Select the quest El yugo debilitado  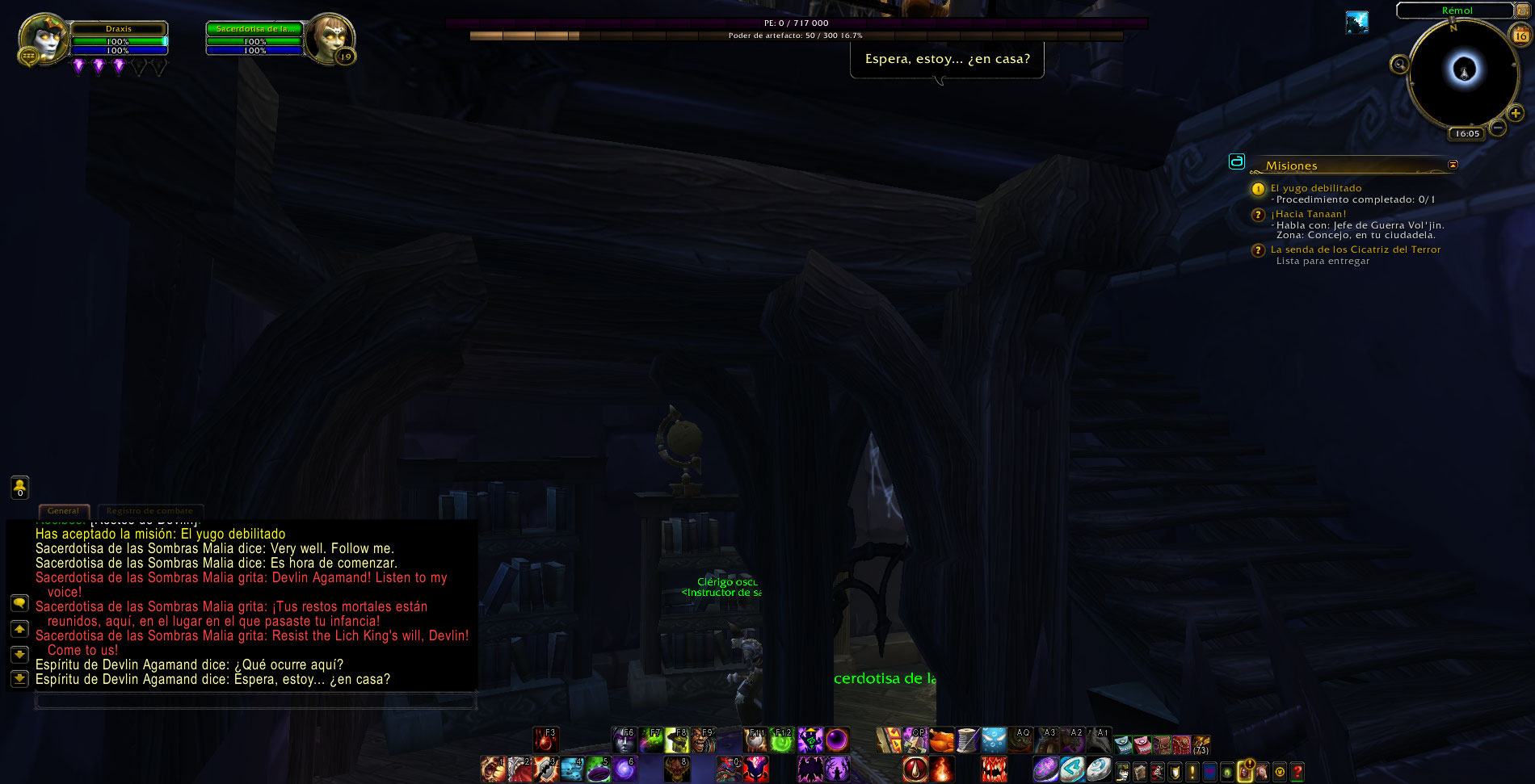pos(1315,188)
